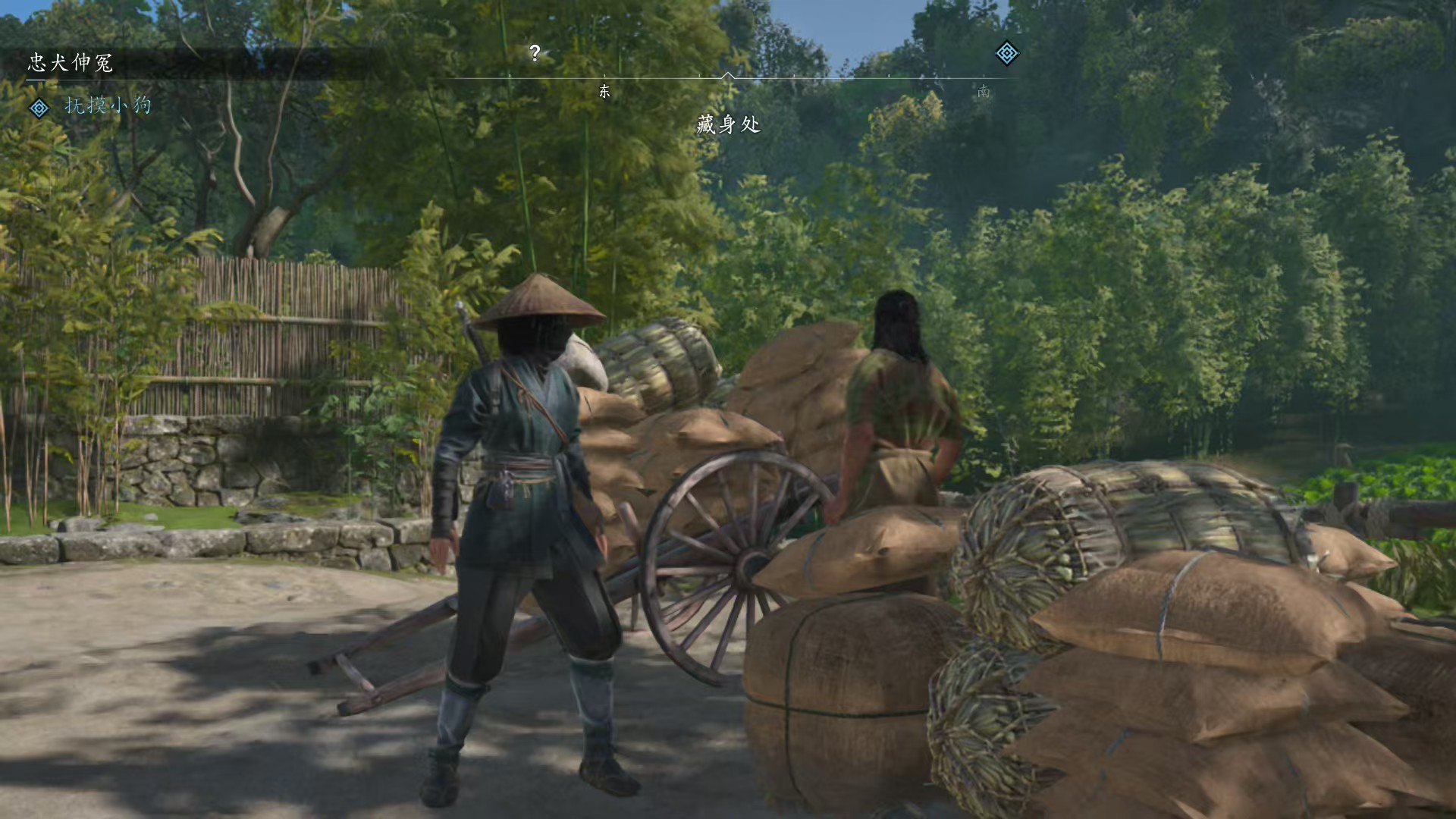Click the question mark compass marker

pos(535,53)
